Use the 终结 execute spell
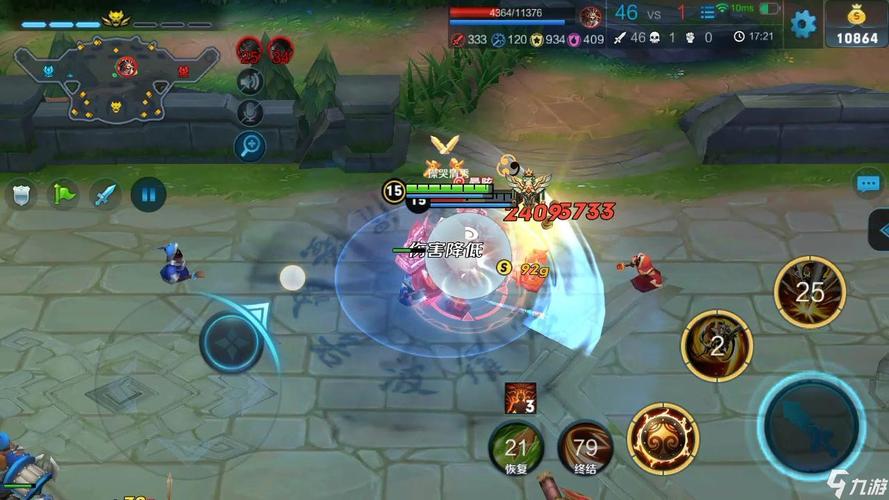This screenshot has height=500, width=889. (x=585, y=447)
